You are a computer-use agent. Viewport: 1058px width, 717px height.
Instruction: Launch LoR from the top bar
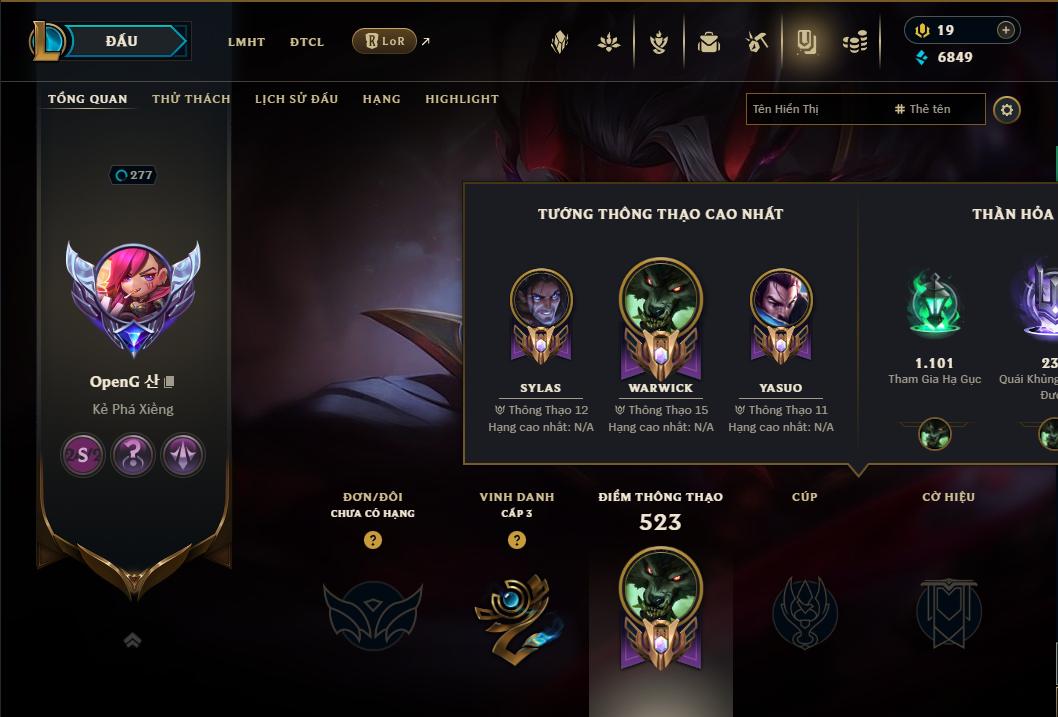click(x=385, y=41)
